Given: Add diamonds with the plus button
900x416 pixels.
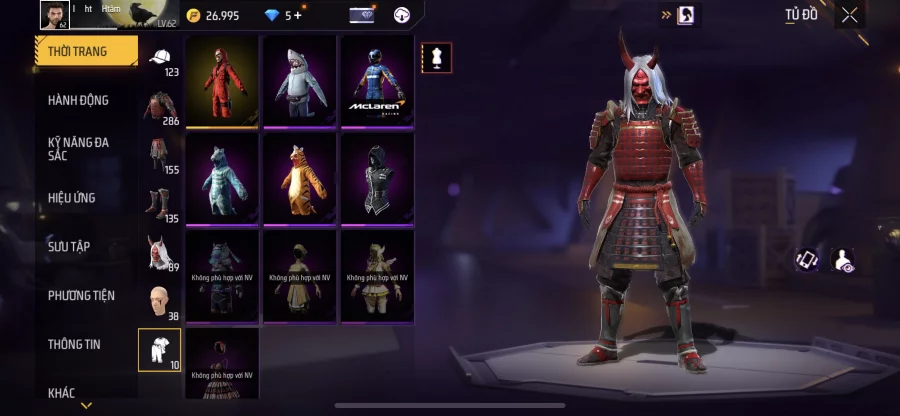Looking at the screenshot, I should pos(297,16).
